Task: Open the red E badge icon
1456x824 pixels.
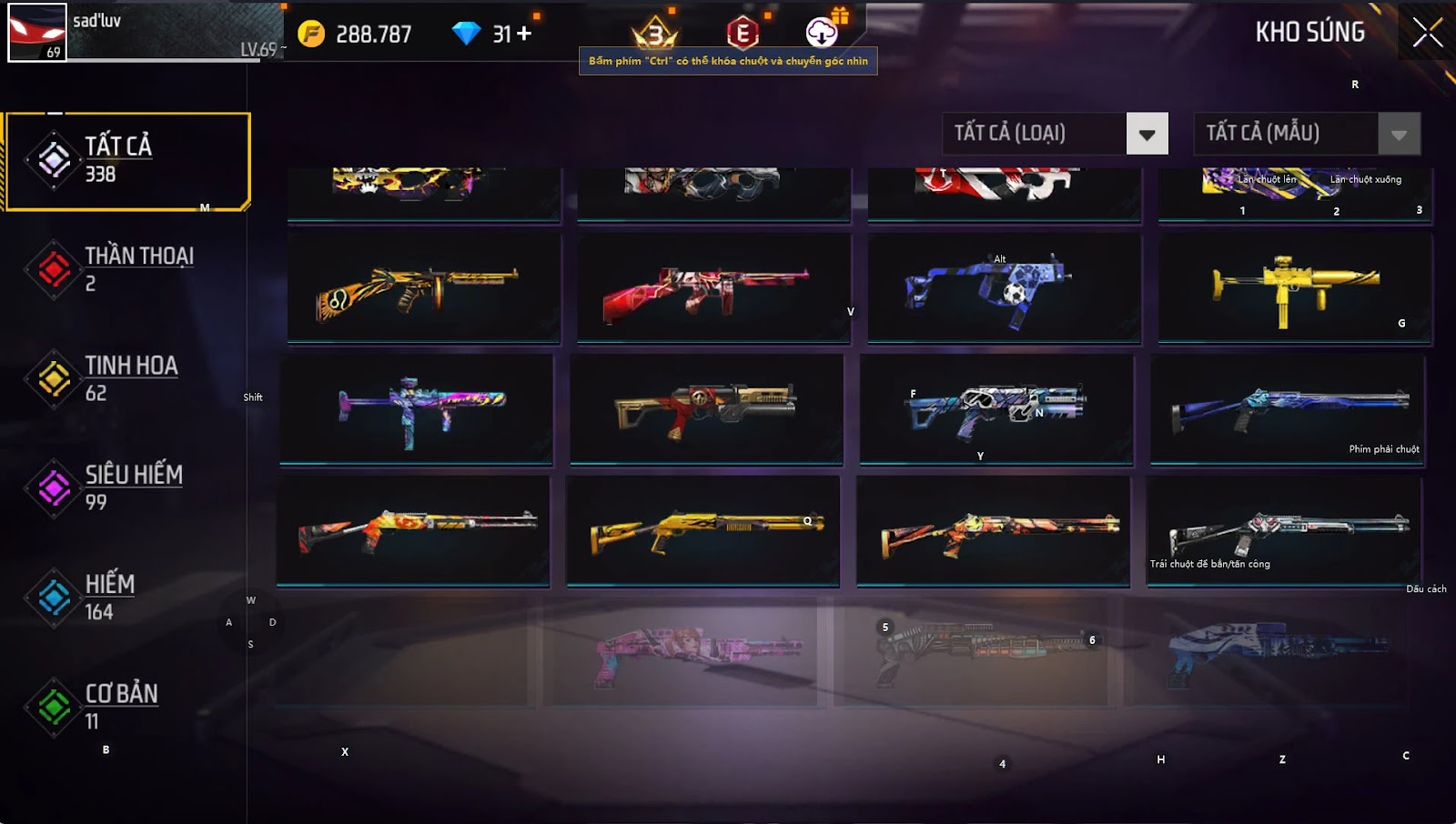Action: tap(743, 34)
